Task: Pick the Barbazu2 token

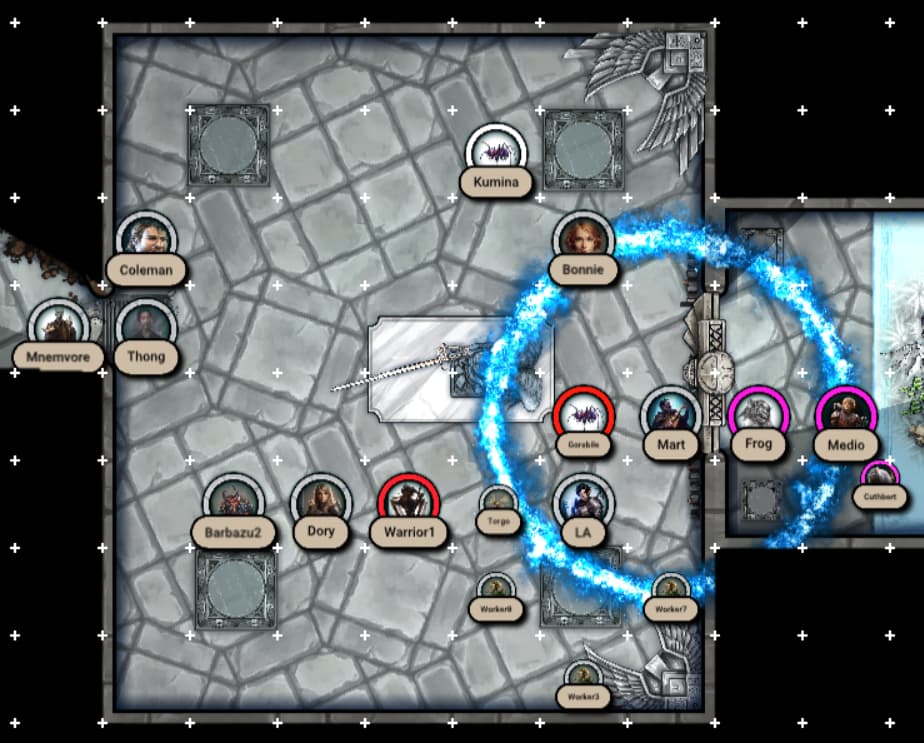Action: 233,503
